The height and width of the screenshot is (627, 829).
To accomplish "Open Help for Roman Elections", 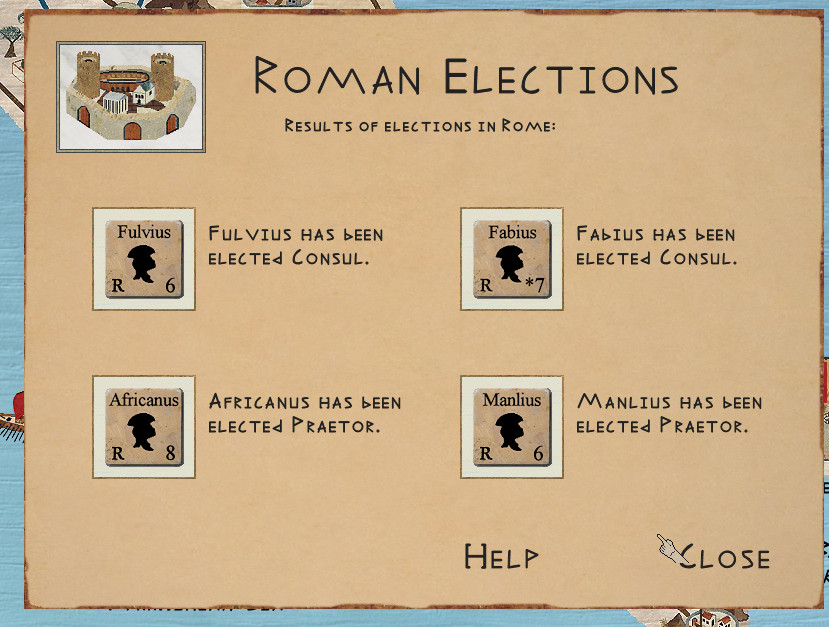I will tap(501, 557).
